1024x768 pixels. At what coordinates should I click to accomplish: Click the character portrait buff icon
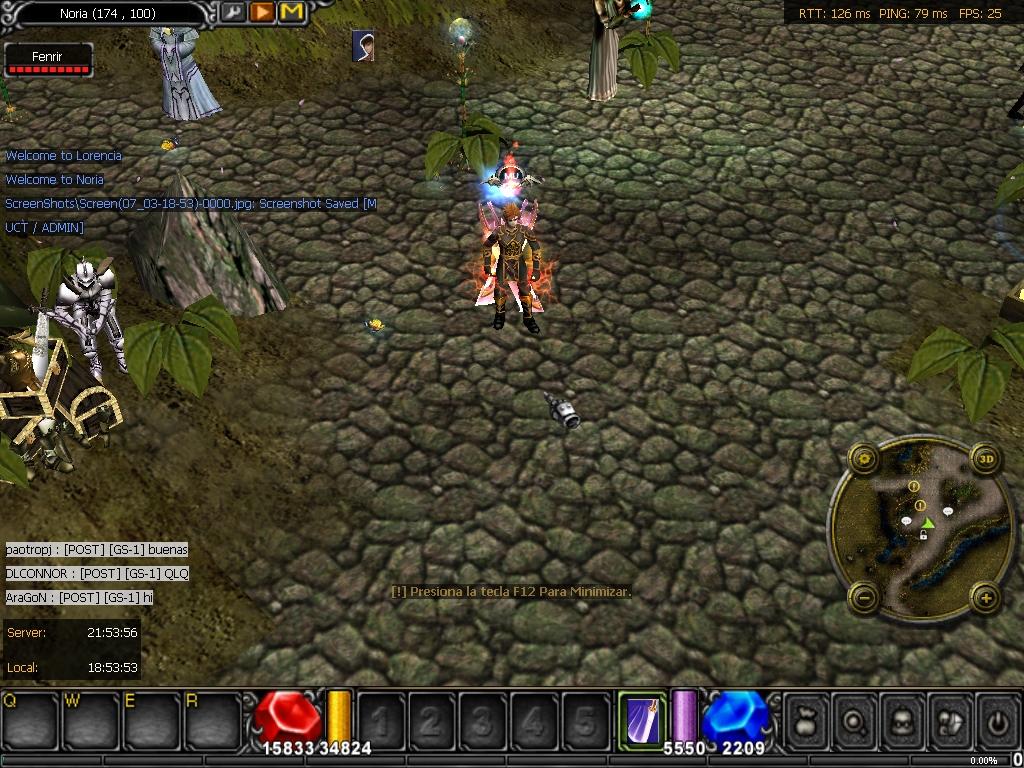[364, 46]
